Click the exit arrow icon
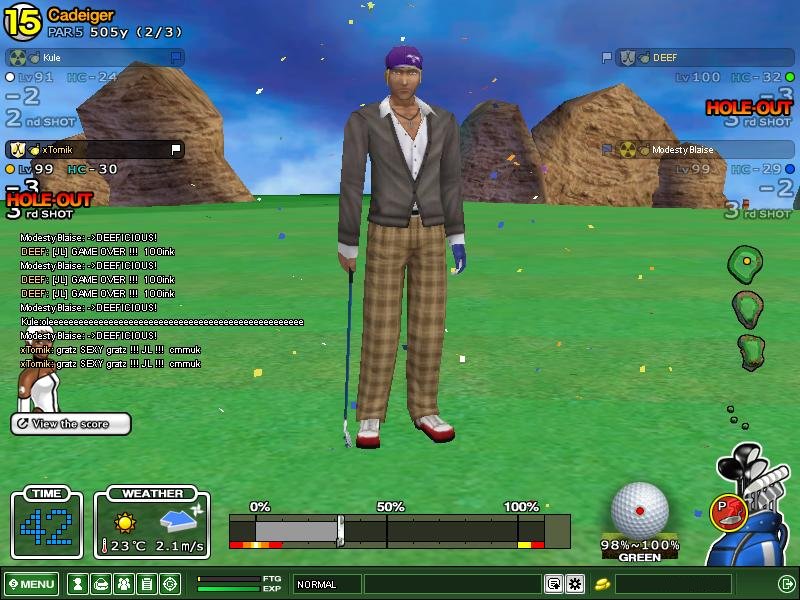This screenshot has height=600, width=800. (x=786, y=584)
